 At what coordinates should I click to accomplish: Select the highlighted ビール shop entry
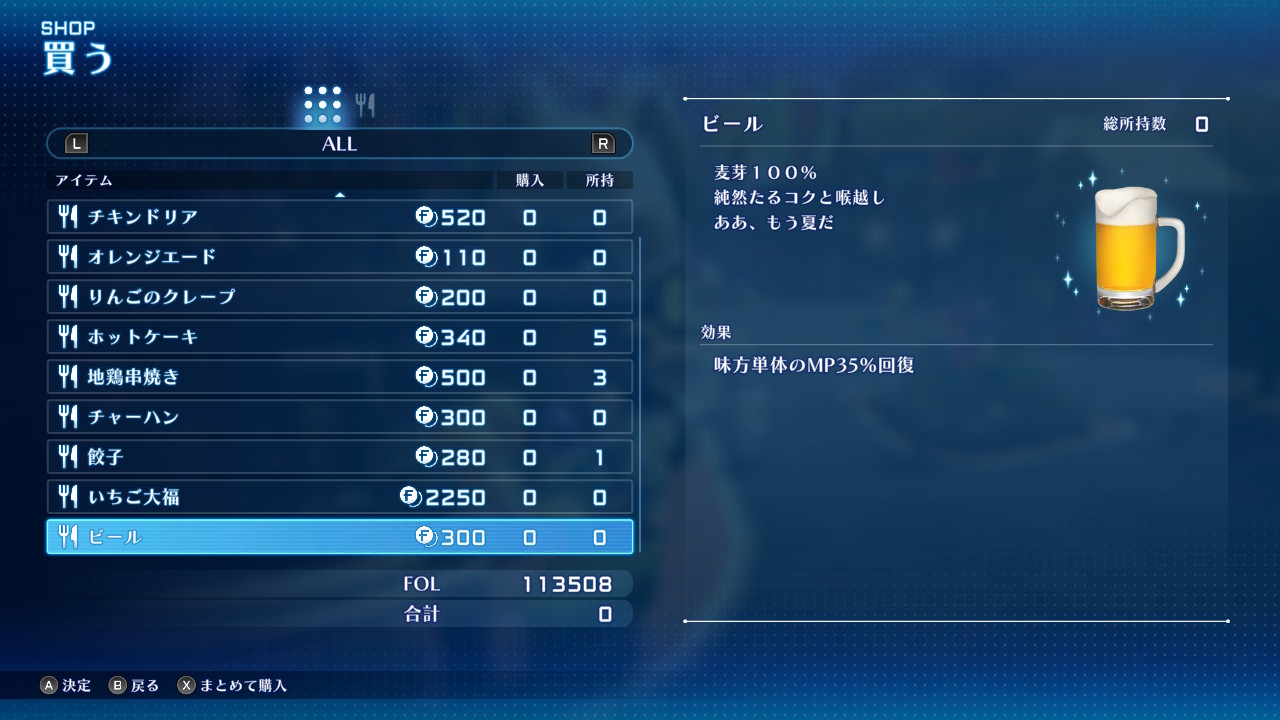pyautogui.click(x=340, y=537)
